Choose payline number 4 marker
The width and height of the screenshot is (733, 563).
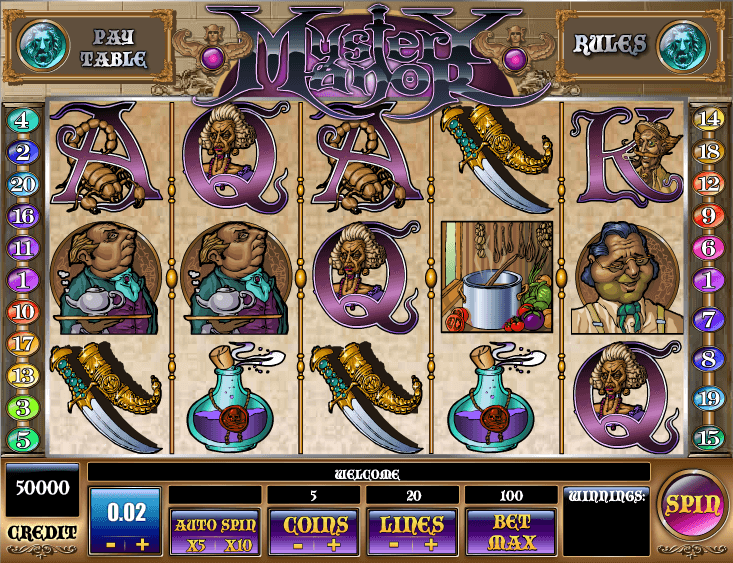click(x=24, y=121)
